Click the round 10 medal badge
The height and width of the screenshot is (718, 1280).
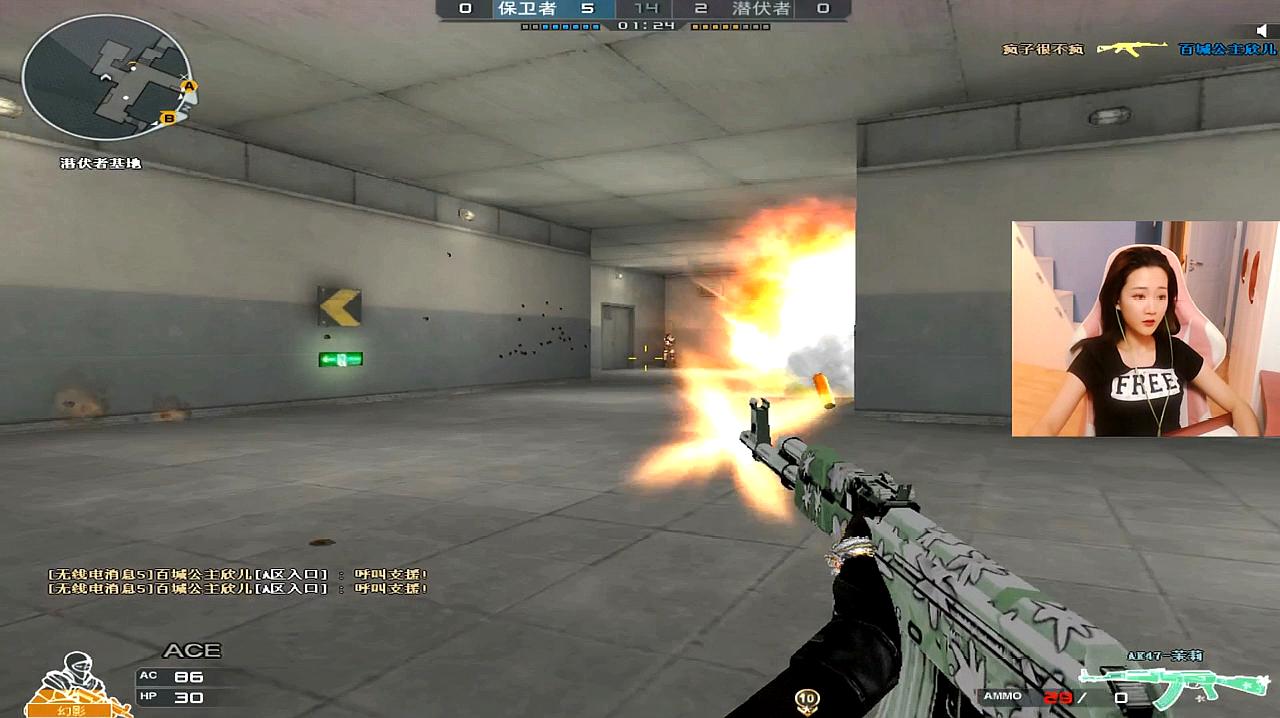(x=807, y=698)
